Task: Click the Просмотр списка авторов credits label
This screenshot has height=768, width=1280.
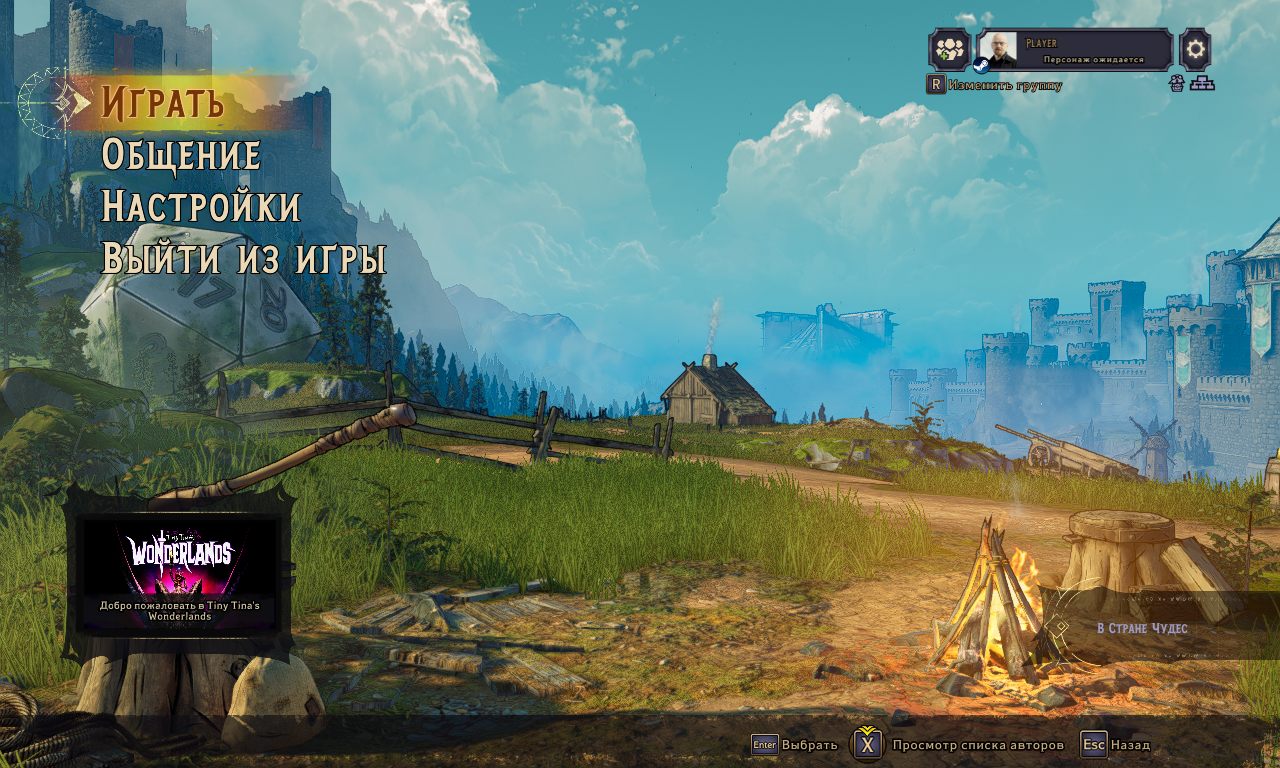Action: pos(977,745)
